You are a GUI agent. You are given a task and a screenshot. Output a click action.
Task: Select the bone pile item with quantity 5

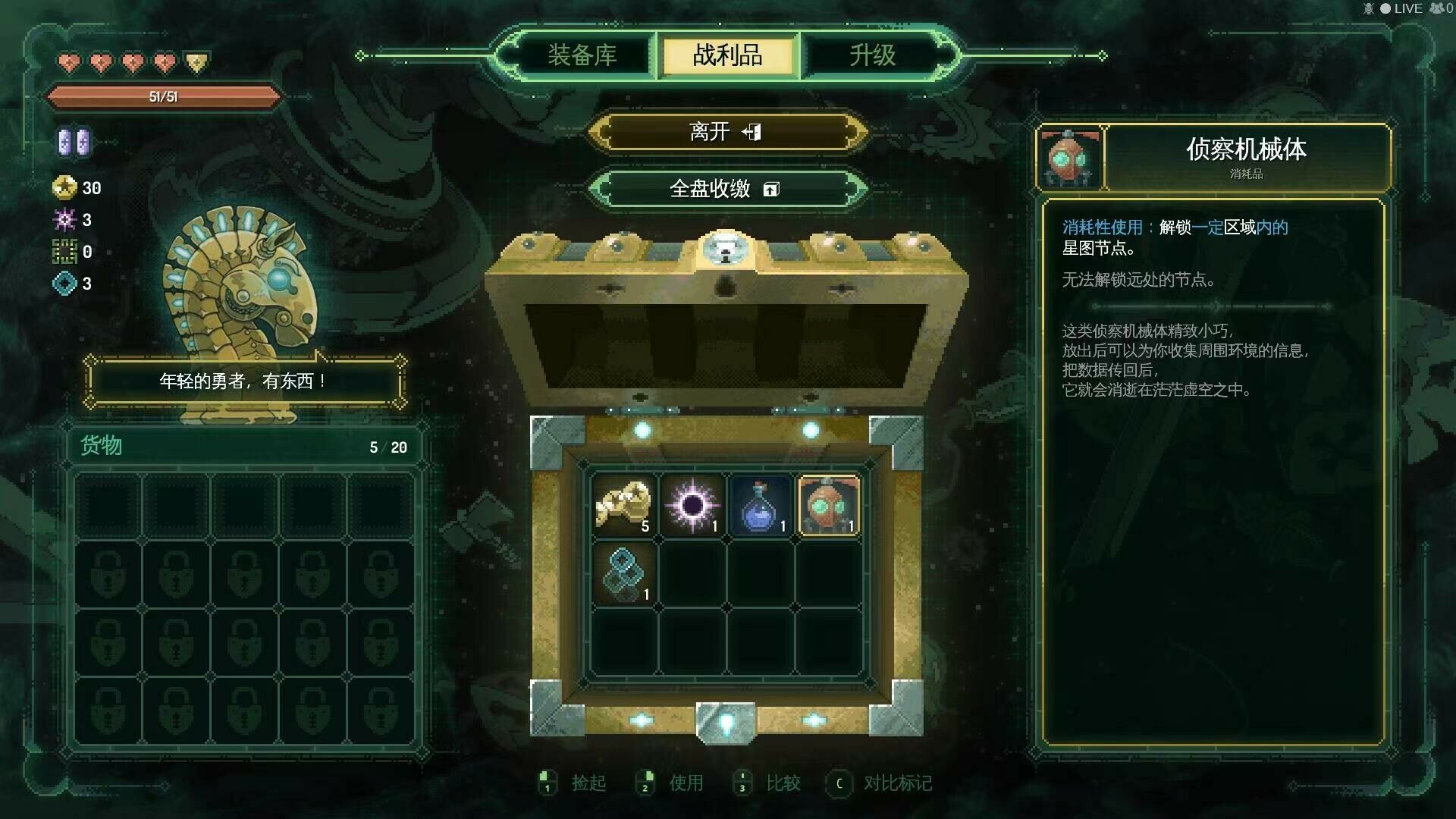[623, 502]
